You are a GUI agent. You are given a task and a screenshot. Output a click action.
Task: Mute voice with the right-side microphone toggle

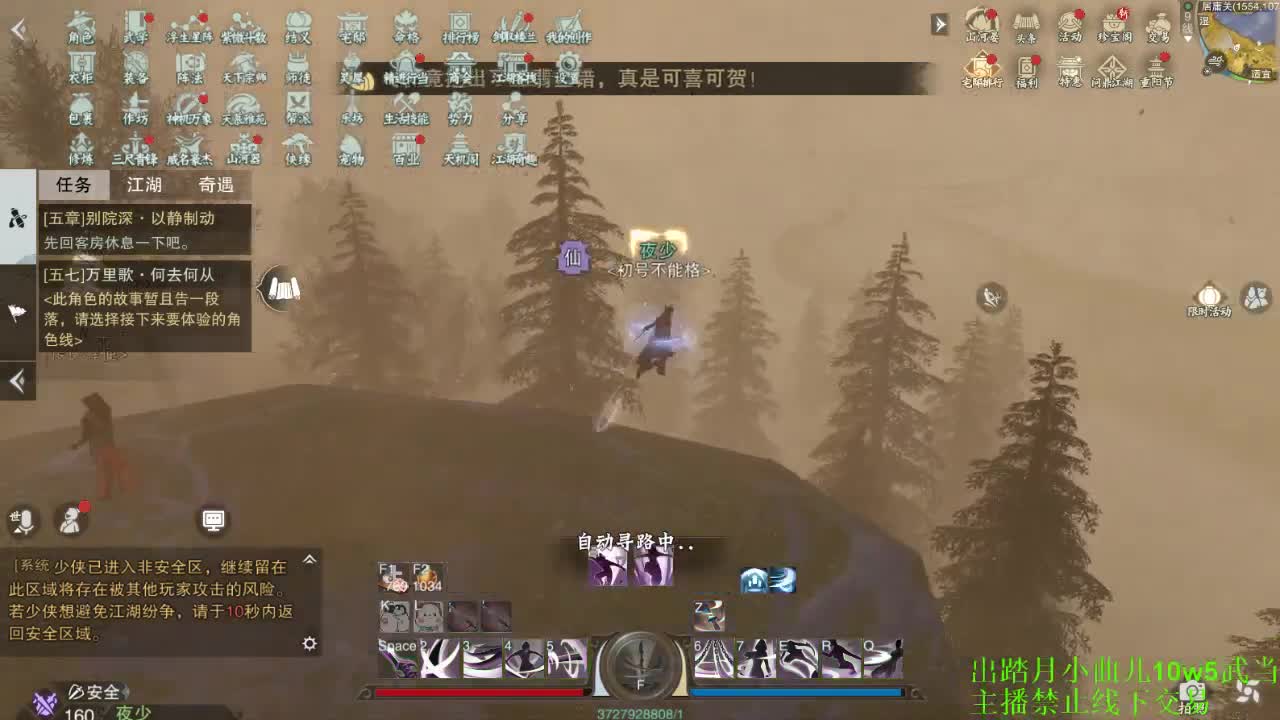click(x=991, y=298)
